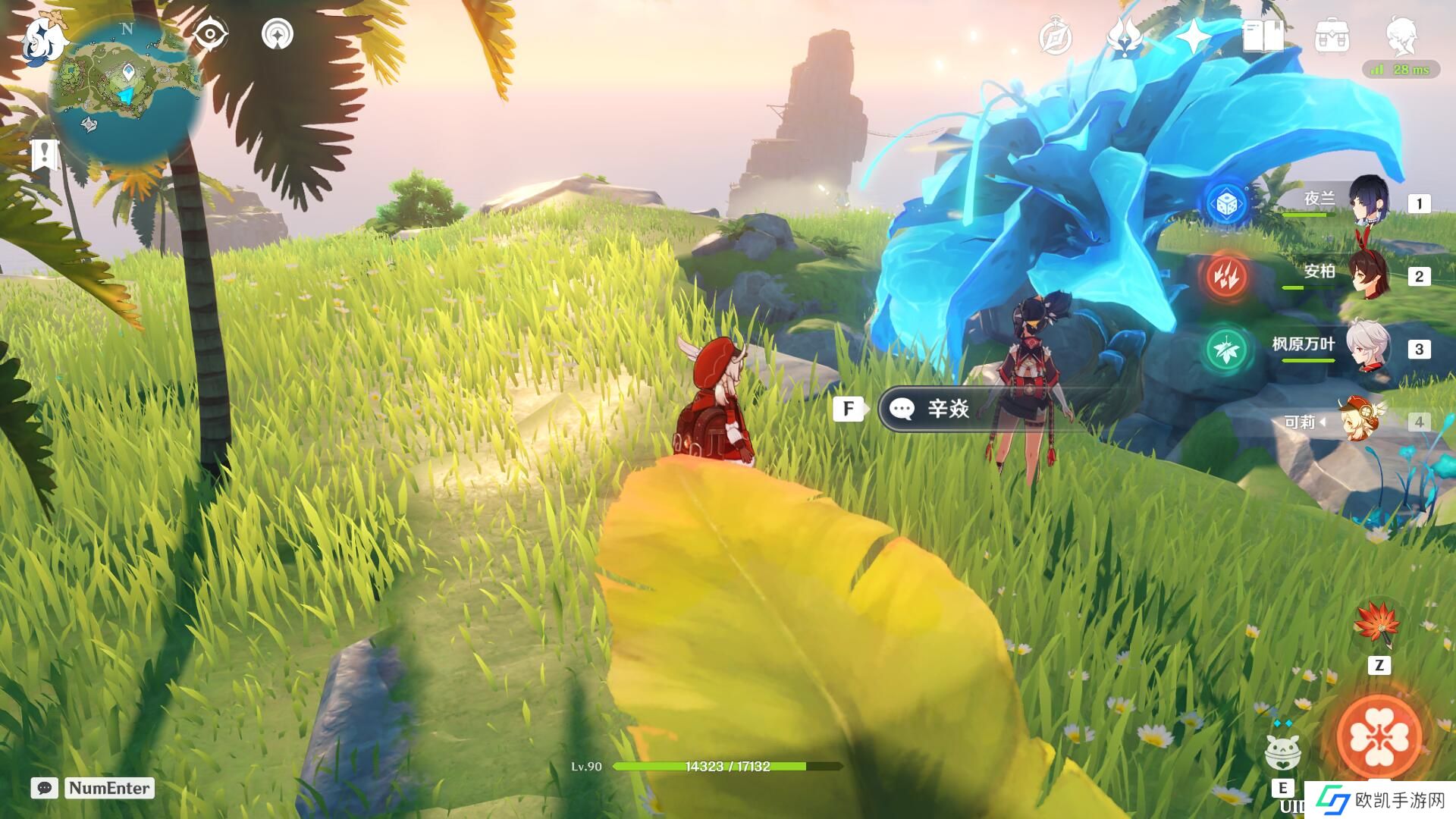Open the adventurer handbook book icon

pyautogui.click(x=1263, y=36)
